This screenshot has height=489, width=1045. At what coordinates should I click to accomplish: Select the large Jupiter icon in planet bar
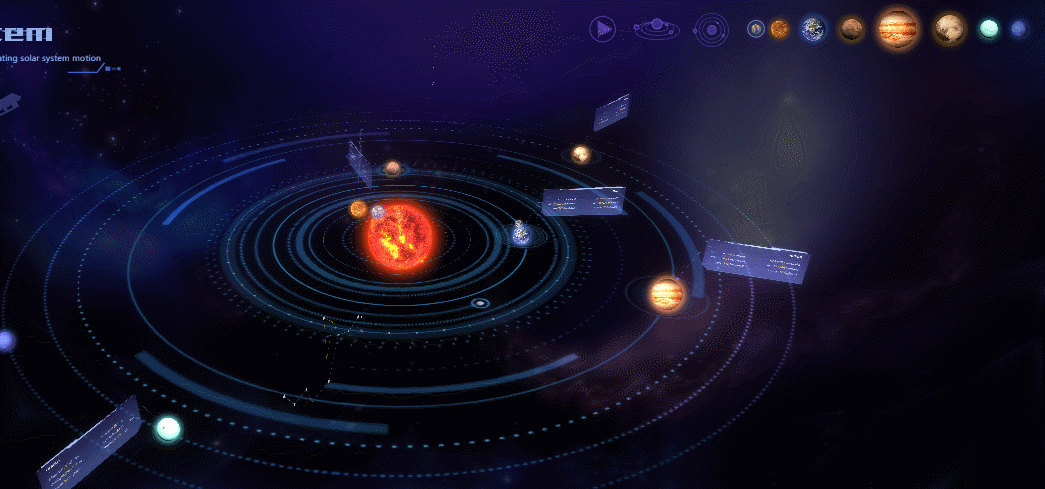pos(897,28)
